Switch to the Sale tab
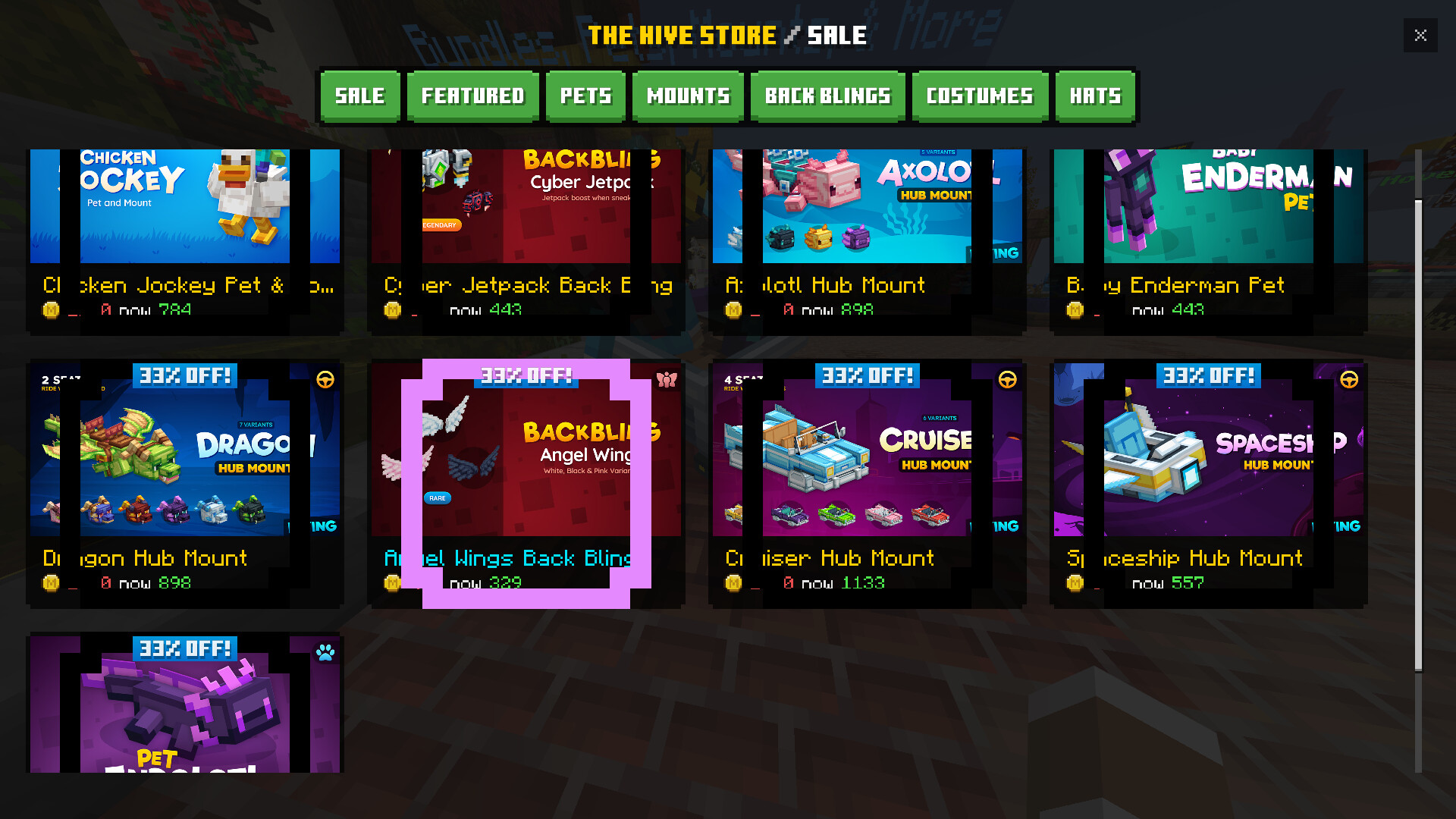 (360, 96)
